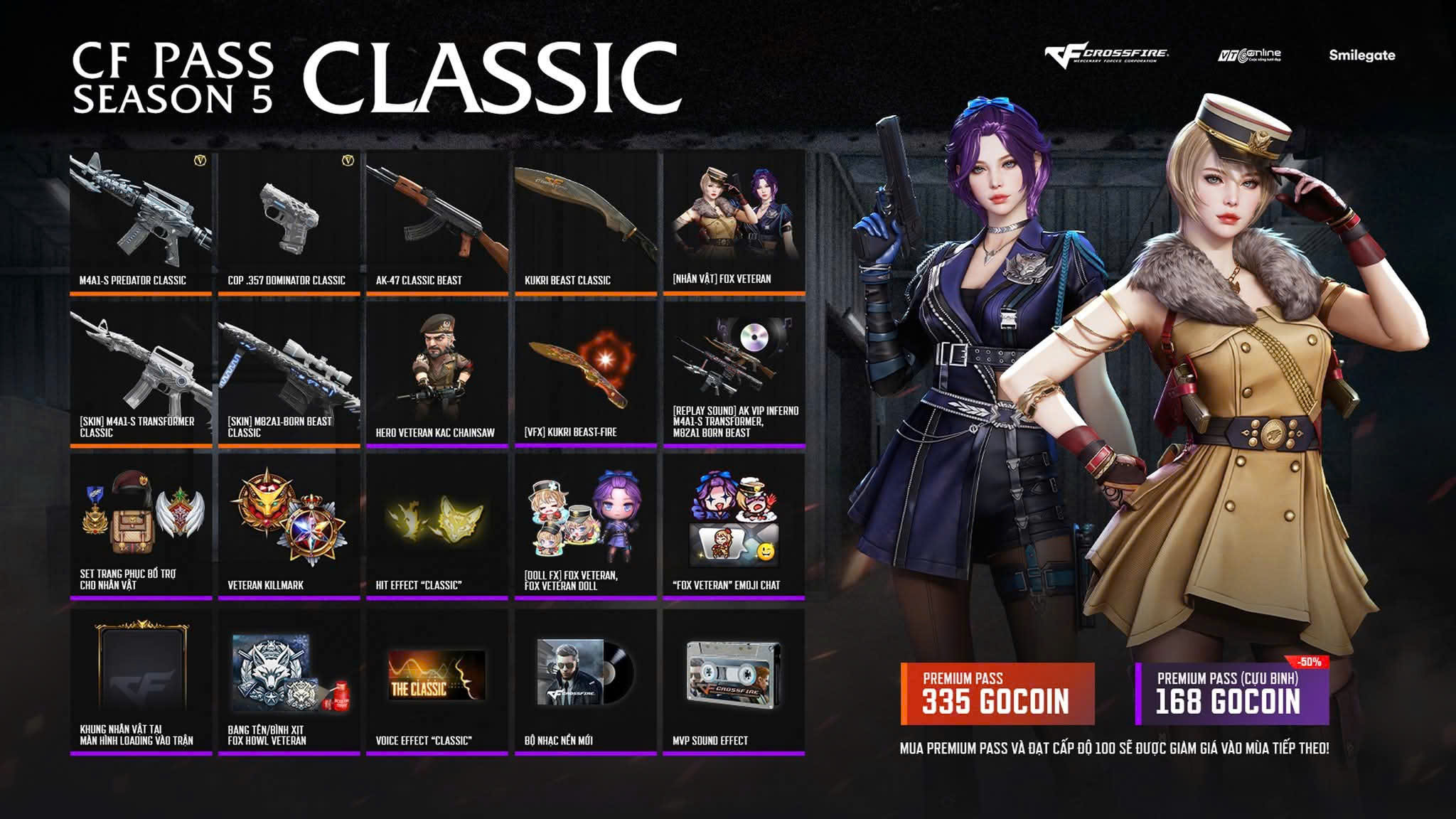Select the Kukri Beast-Fire VFX reward

click(586, 374)
